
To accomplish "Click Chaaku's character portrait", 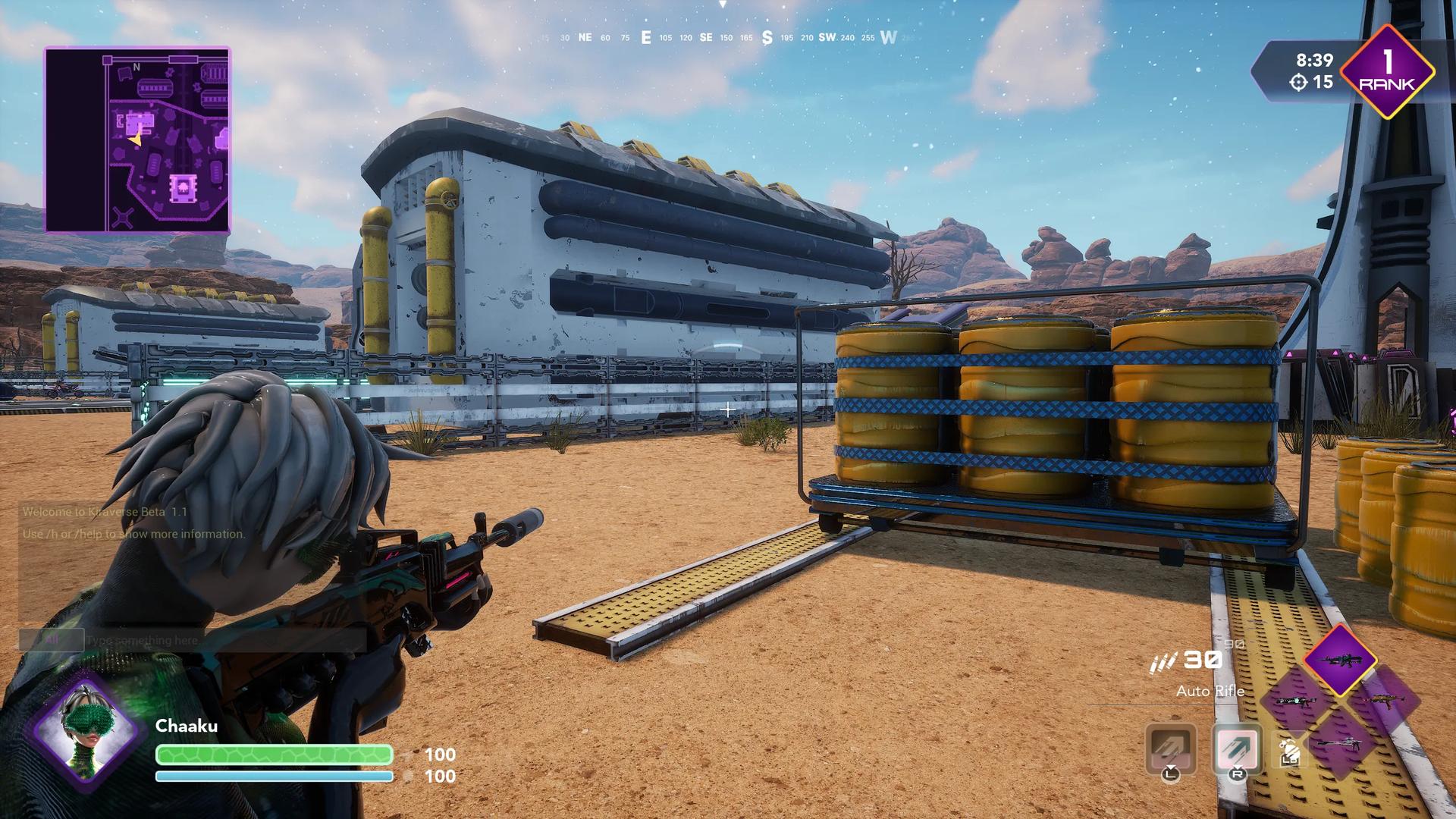I will 85,729.
